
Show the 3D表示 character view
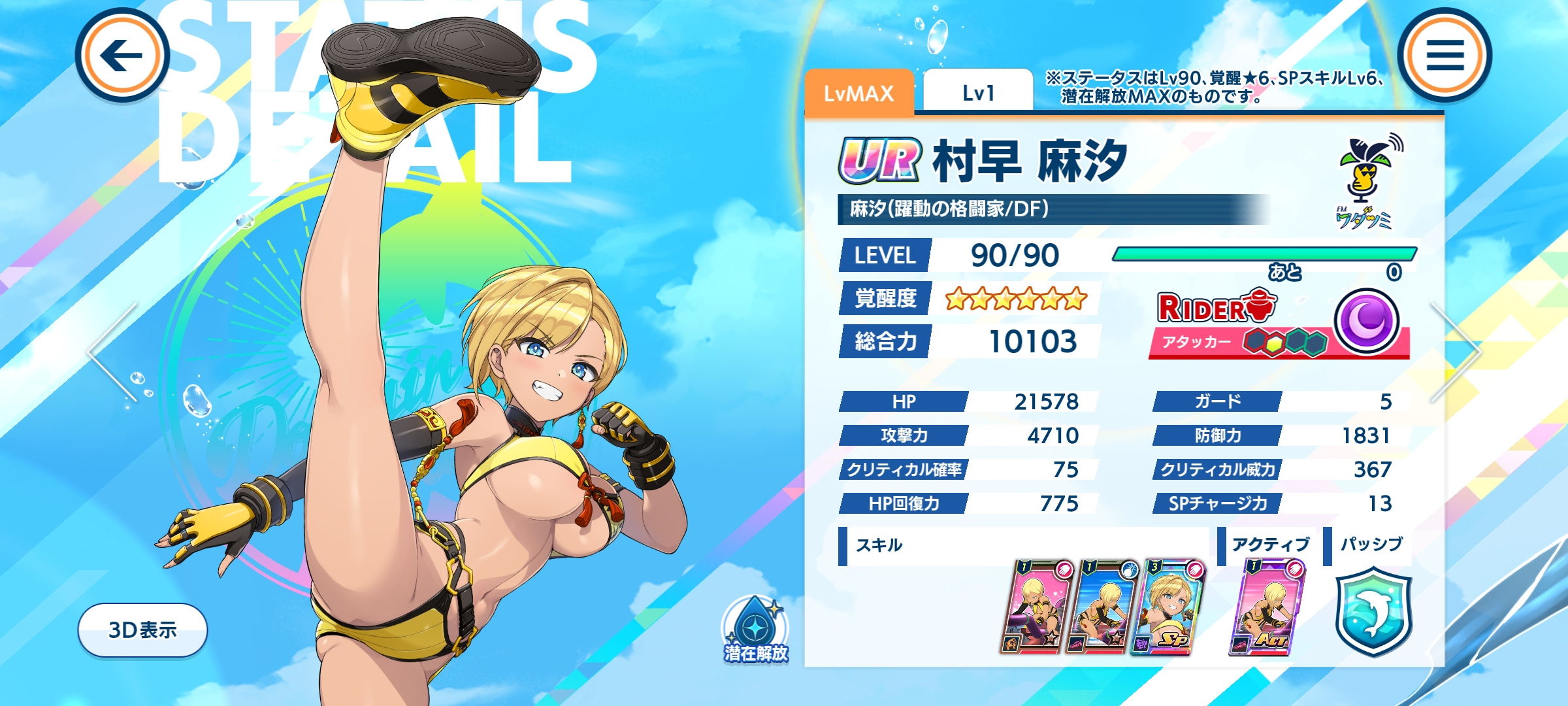pyautogui.click(x=142, y=630)
